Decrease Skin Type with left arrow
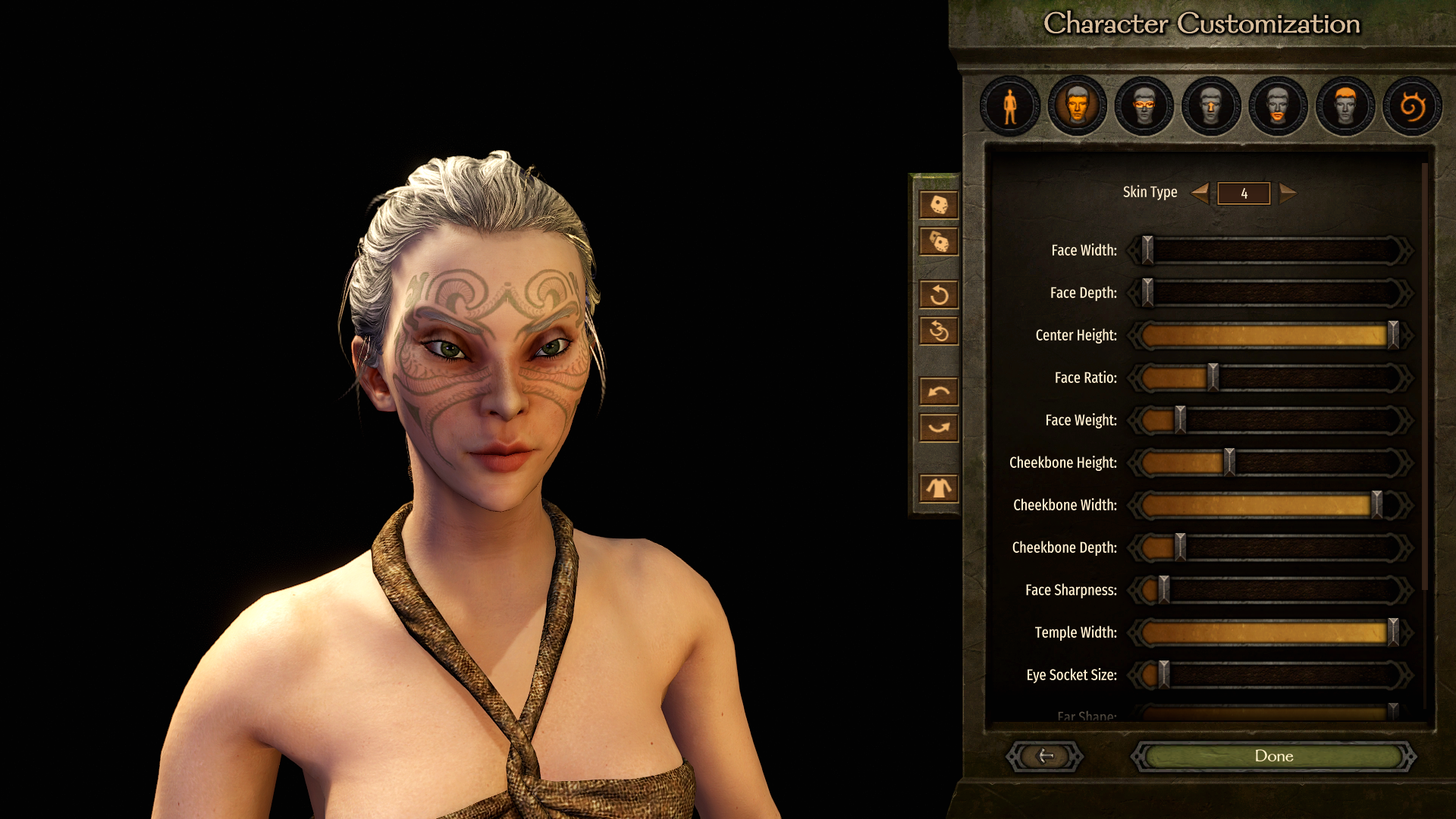The width and height of the screenshot is (1456, 819). coord(1200,193)
